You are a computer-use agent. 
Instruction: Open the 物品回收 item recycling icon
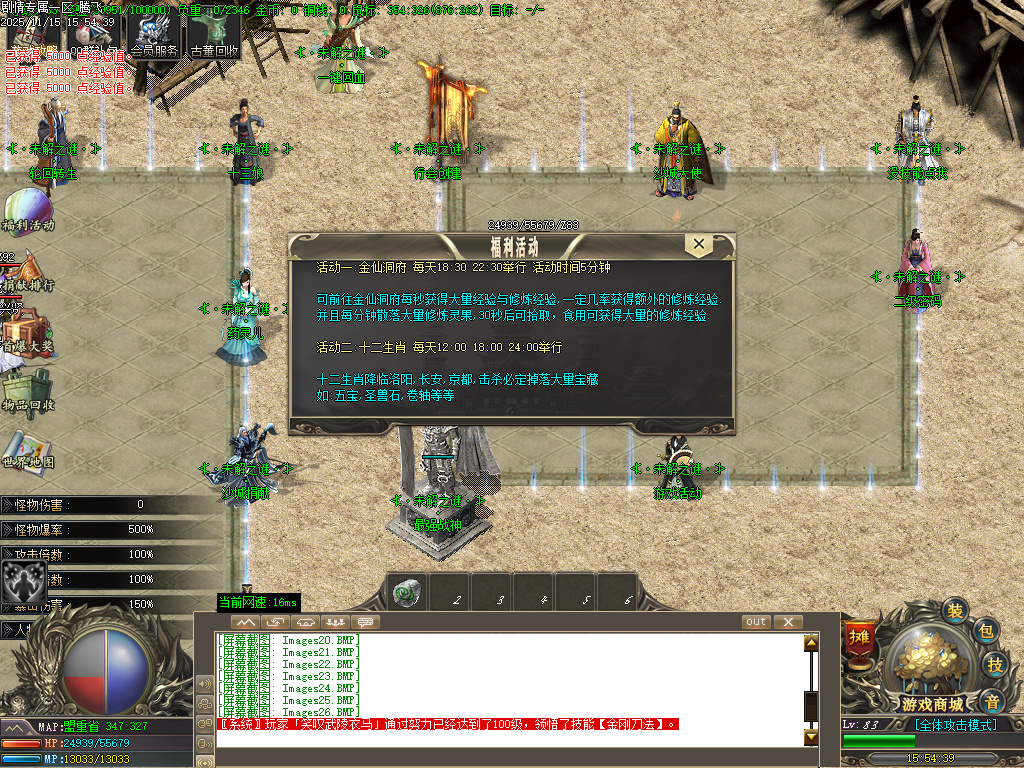point(27,388)
